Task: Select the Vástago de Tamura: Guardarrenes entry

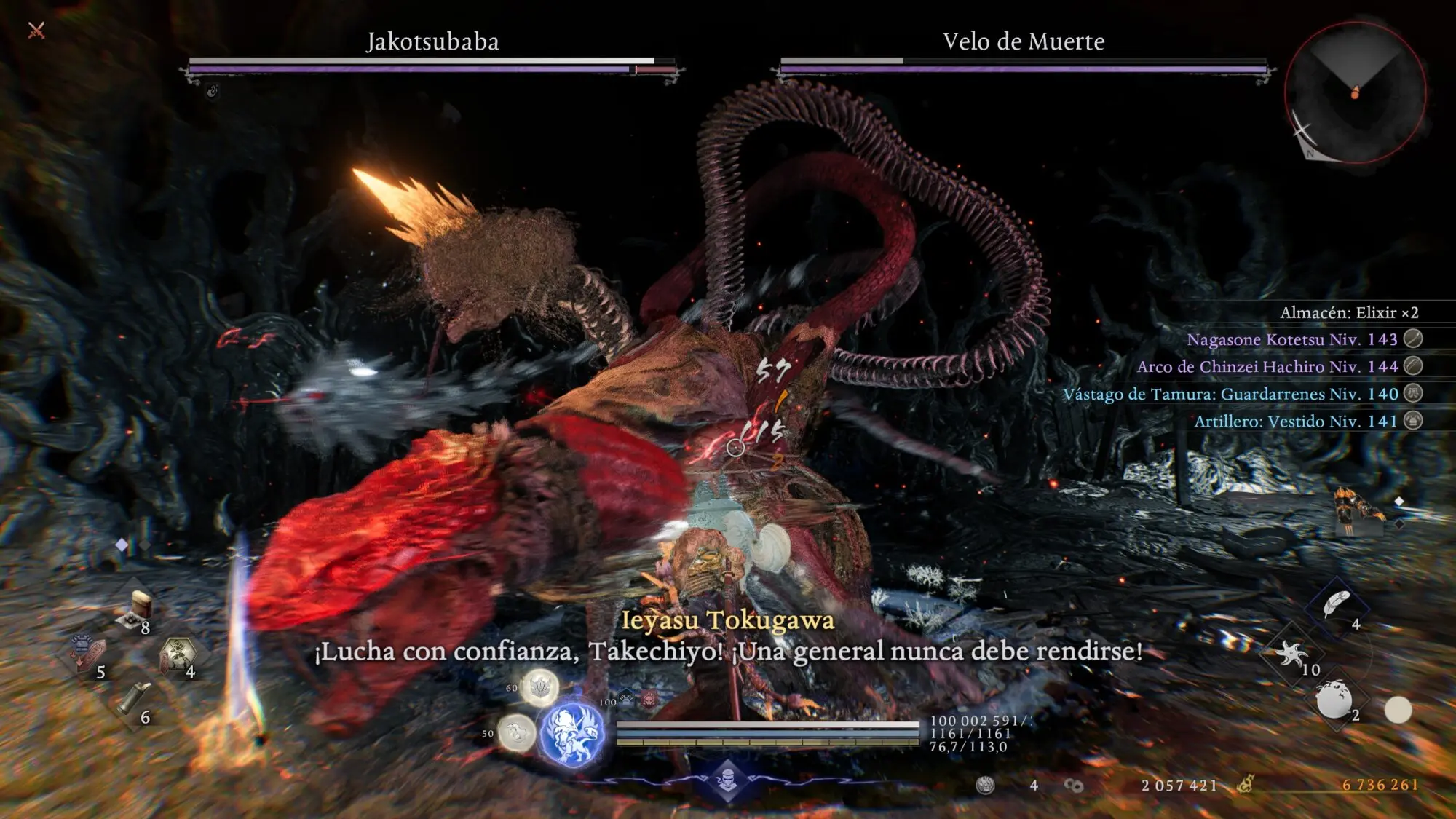Action: coord(1230,394)
